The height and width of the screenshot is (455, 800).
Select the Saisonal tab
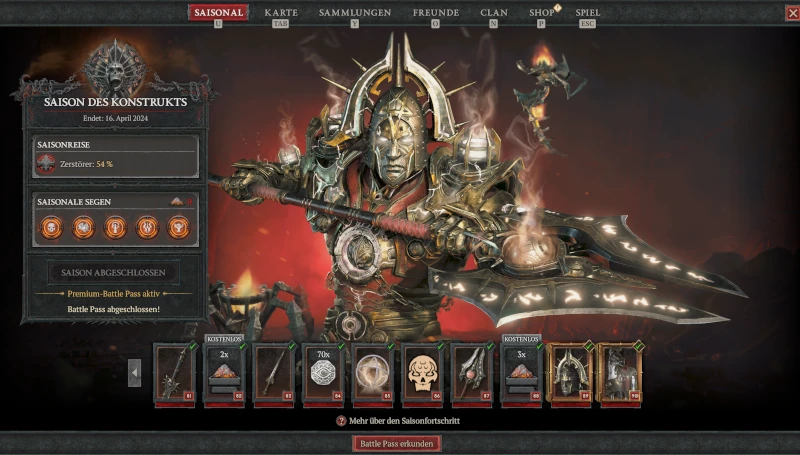coord(218,13)
